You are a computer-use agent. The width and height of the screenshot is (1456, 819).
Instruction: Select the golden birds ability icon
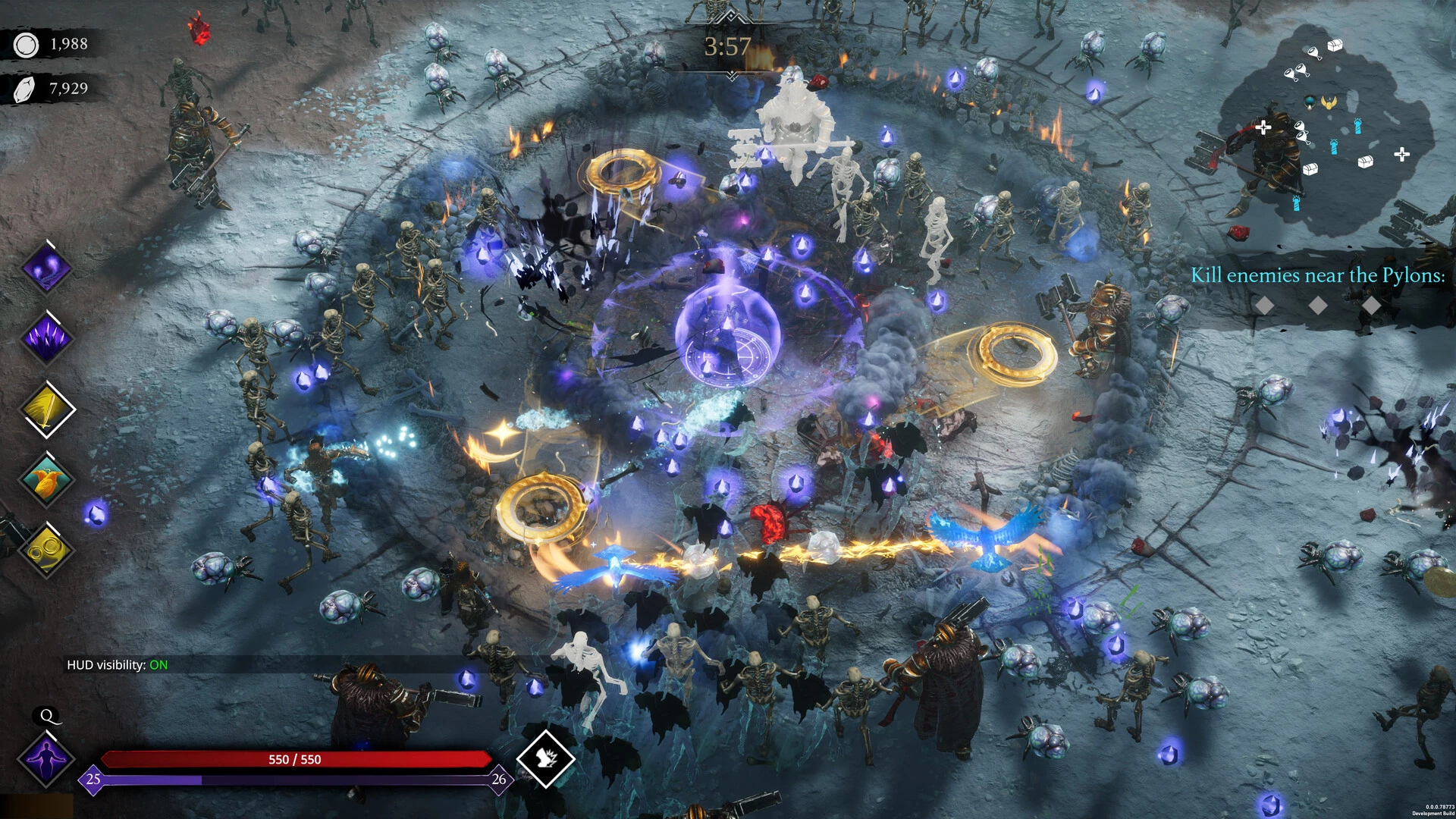[x=46, y=479]
